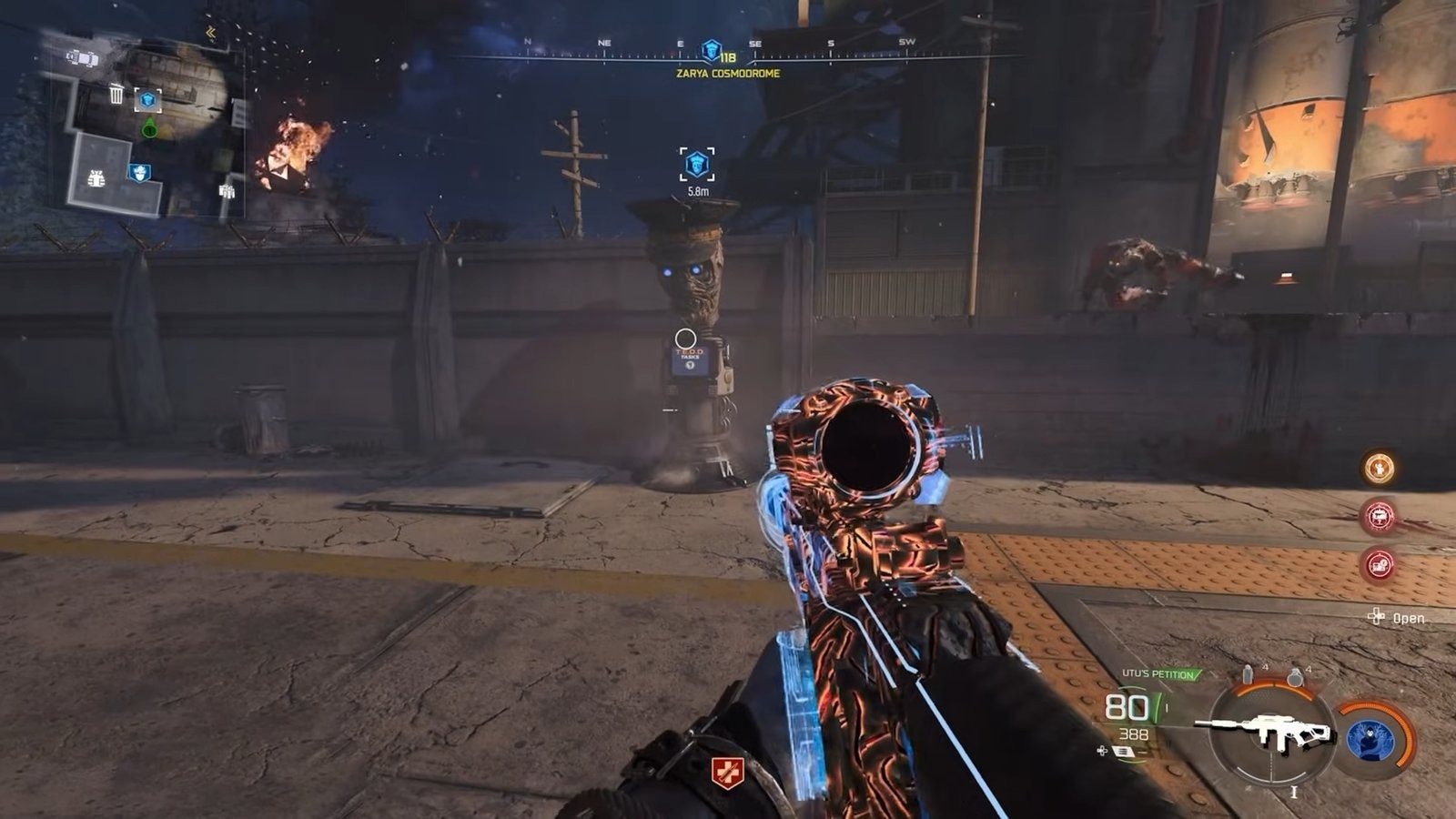
Task: Select the Aether Shroud field upgrade icon
Action: (x=1371, y=741)
